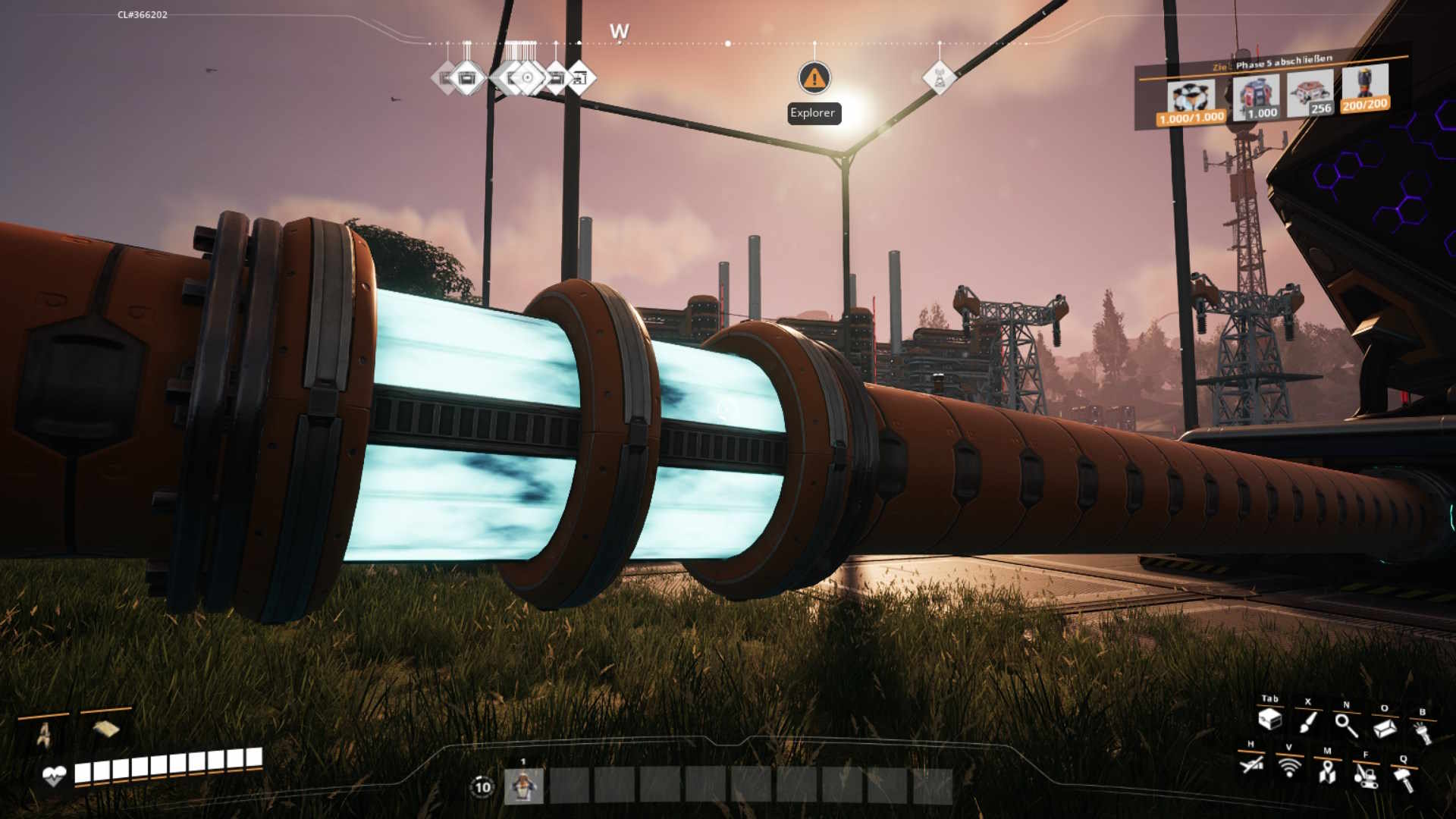
Task: Click the signal strength icon labeled V
Action: pyautogui.click(x=1289, y=770)
